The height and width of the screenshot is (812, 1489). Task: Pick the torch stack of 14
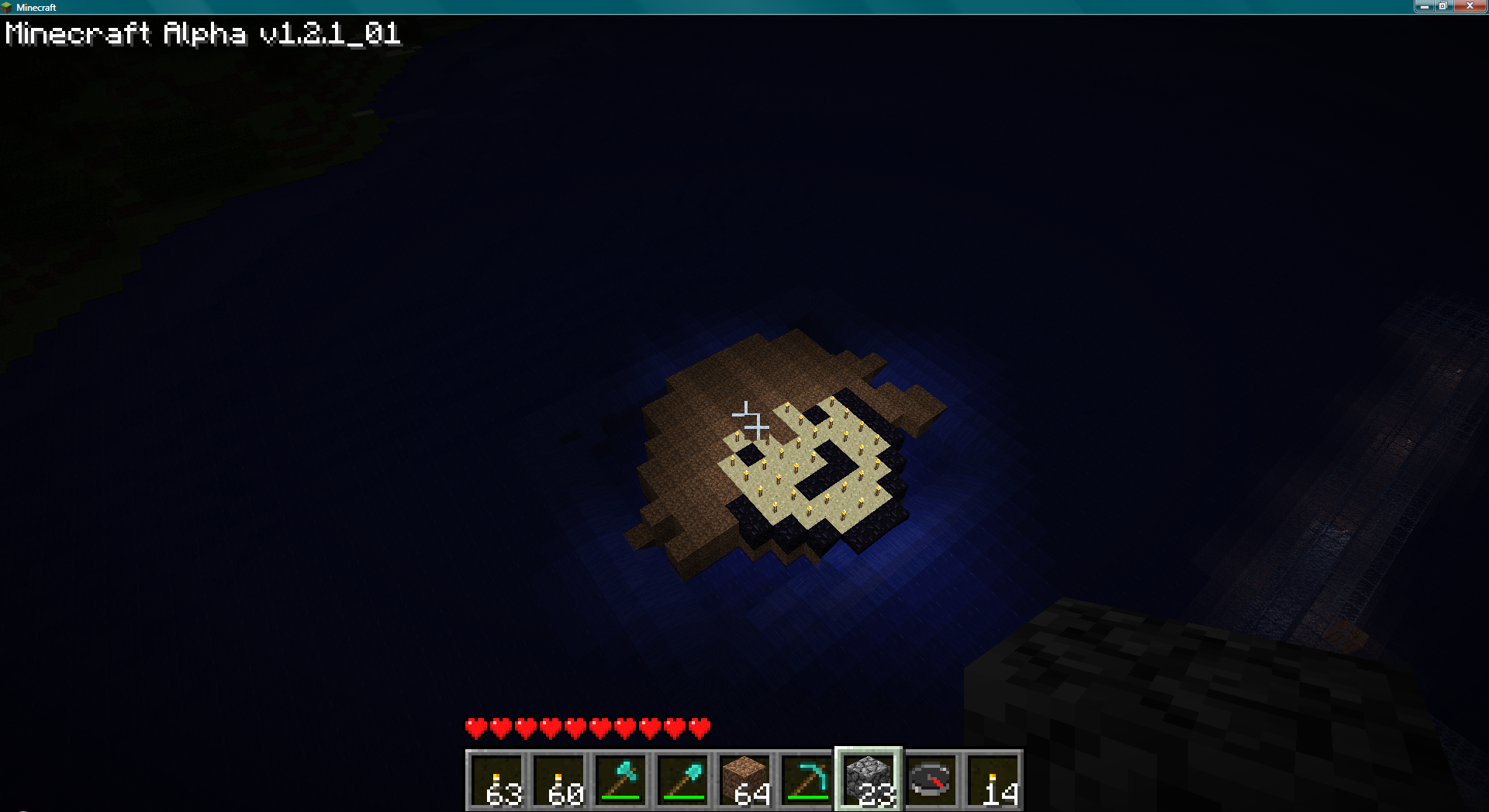tap(993, 779)
